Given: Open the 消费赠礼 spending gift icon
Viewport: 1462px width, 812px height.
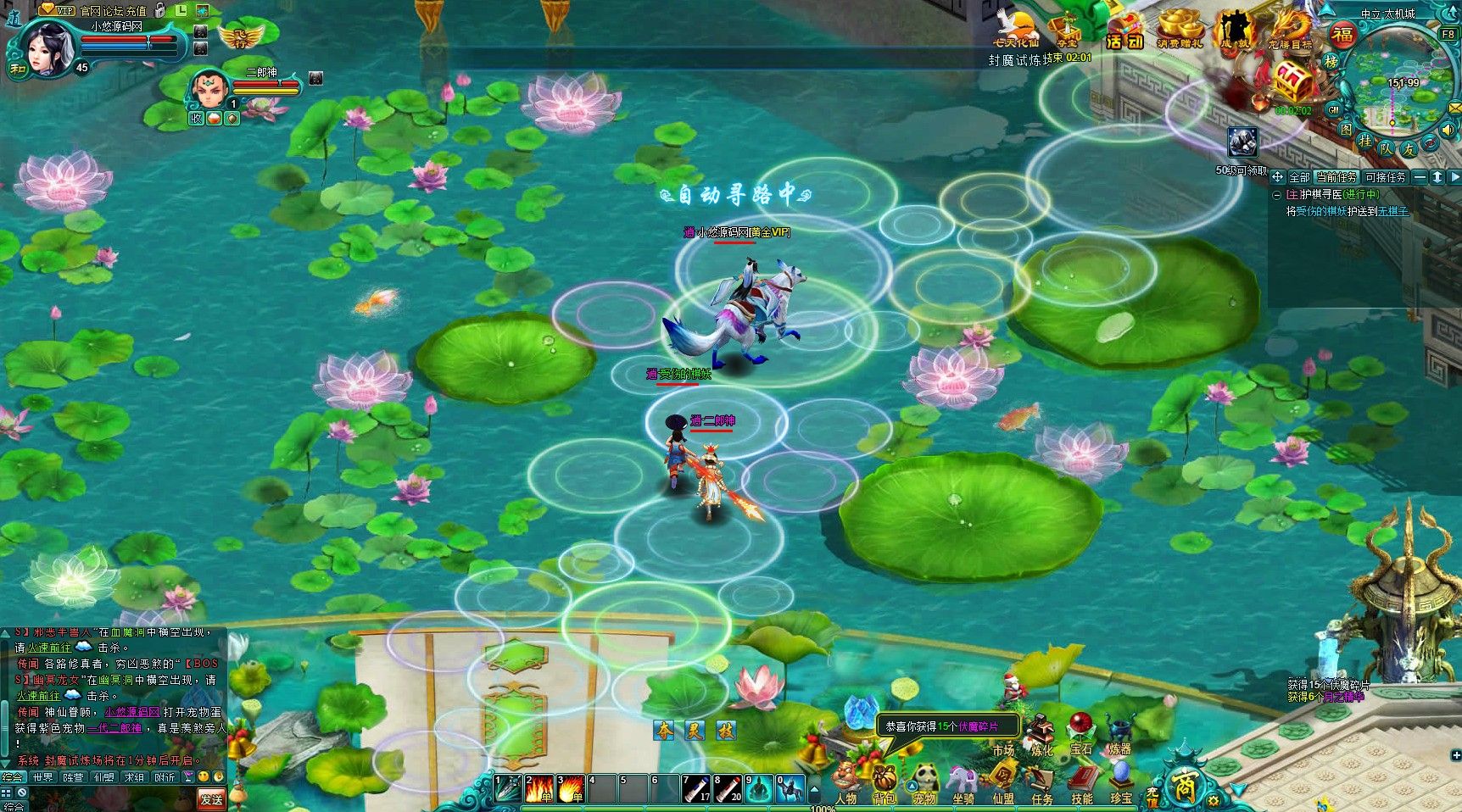Looking at the screenshot, I should tap(1180, 32).
